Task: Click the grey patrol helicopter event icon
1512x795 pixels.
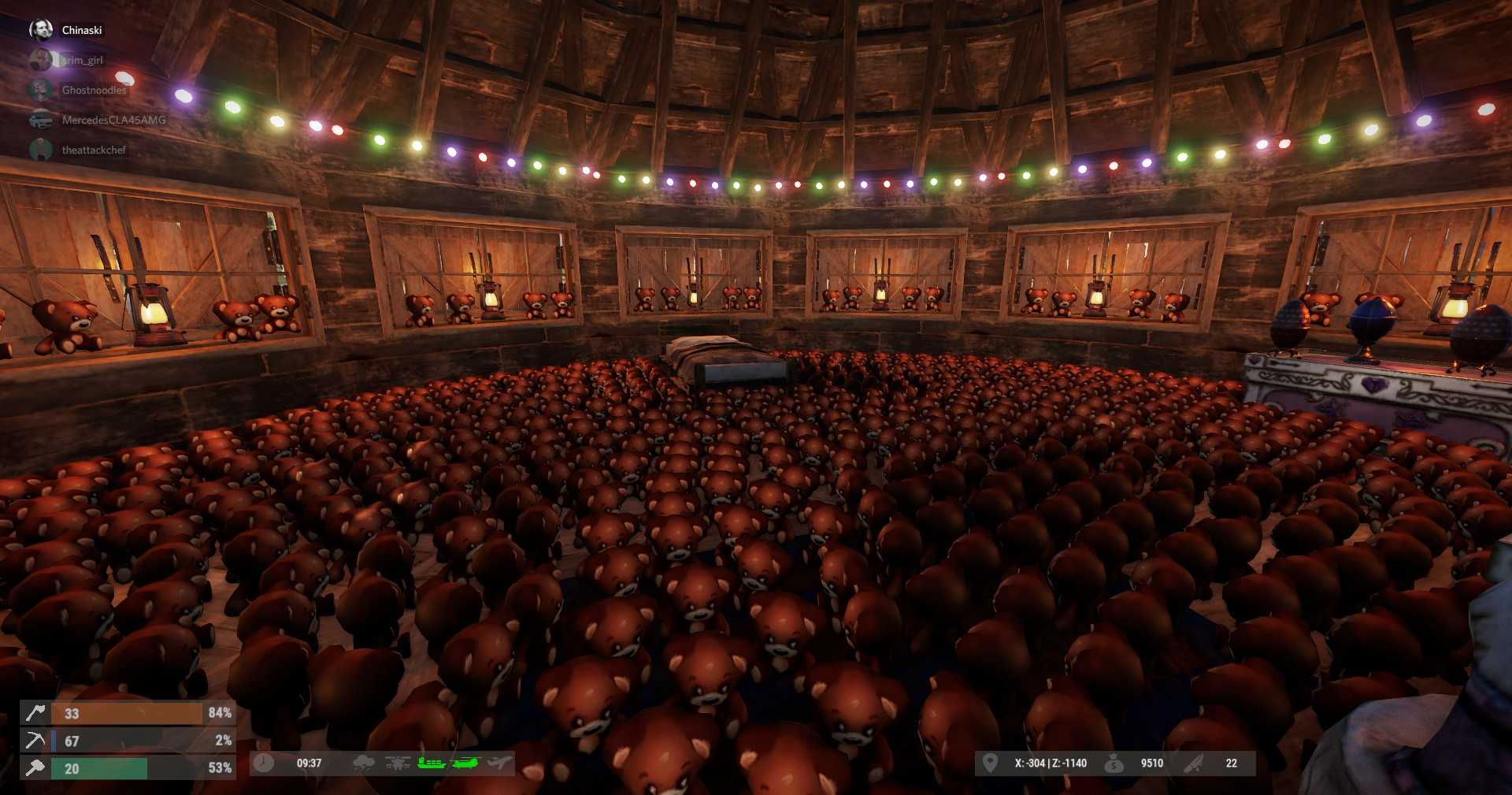Action: (398, 763)
